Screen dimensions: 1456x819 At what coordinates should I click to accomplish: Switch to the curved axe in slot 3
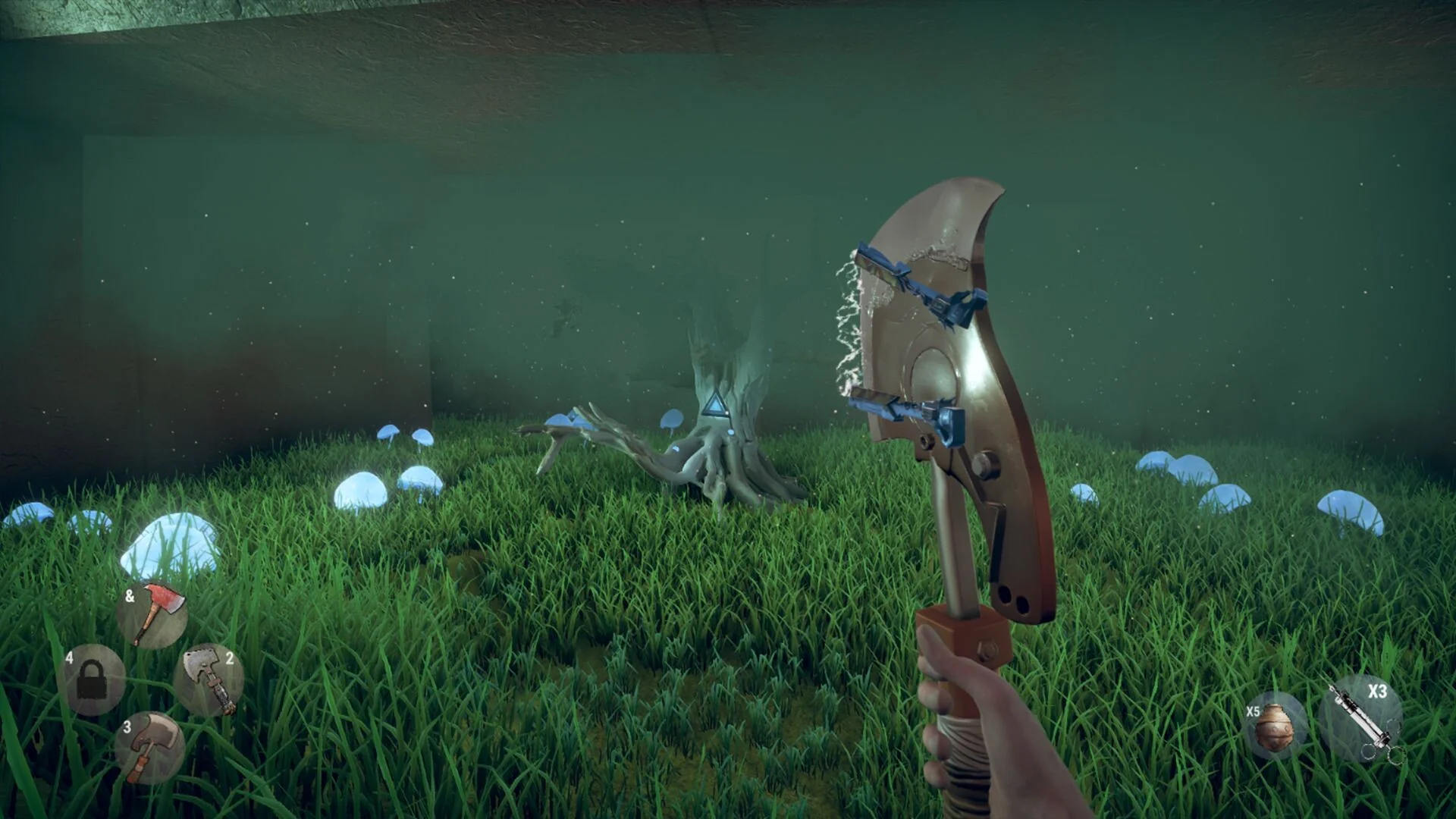click(149, 748)
